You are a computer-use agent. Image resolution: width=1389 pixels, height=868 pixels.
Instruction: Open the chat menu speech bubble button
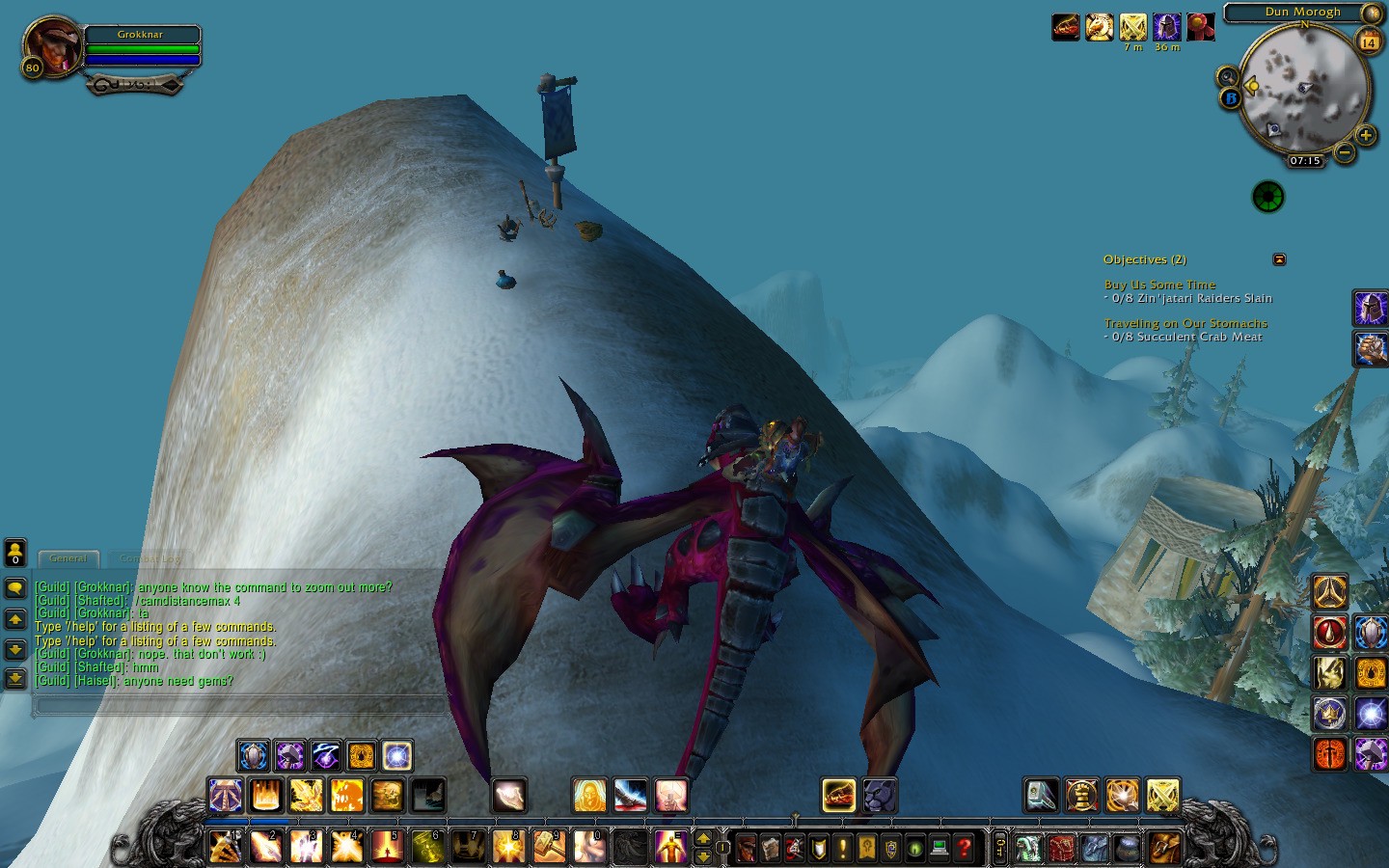point(15,588)
